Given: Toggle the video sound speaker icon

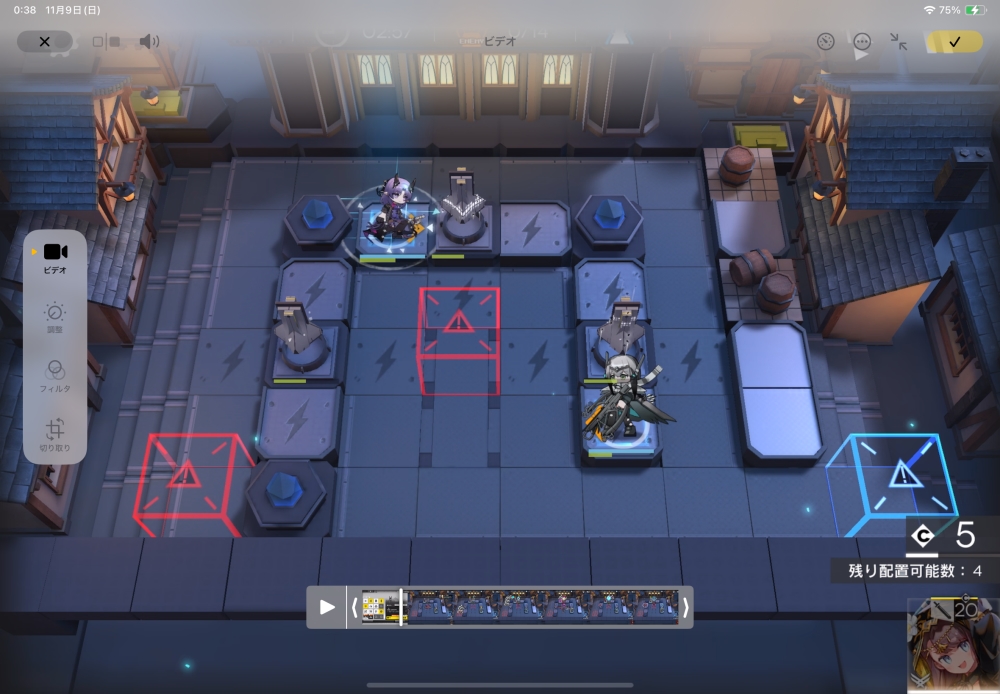Looking at the screenshot, I should click(149, 41).
